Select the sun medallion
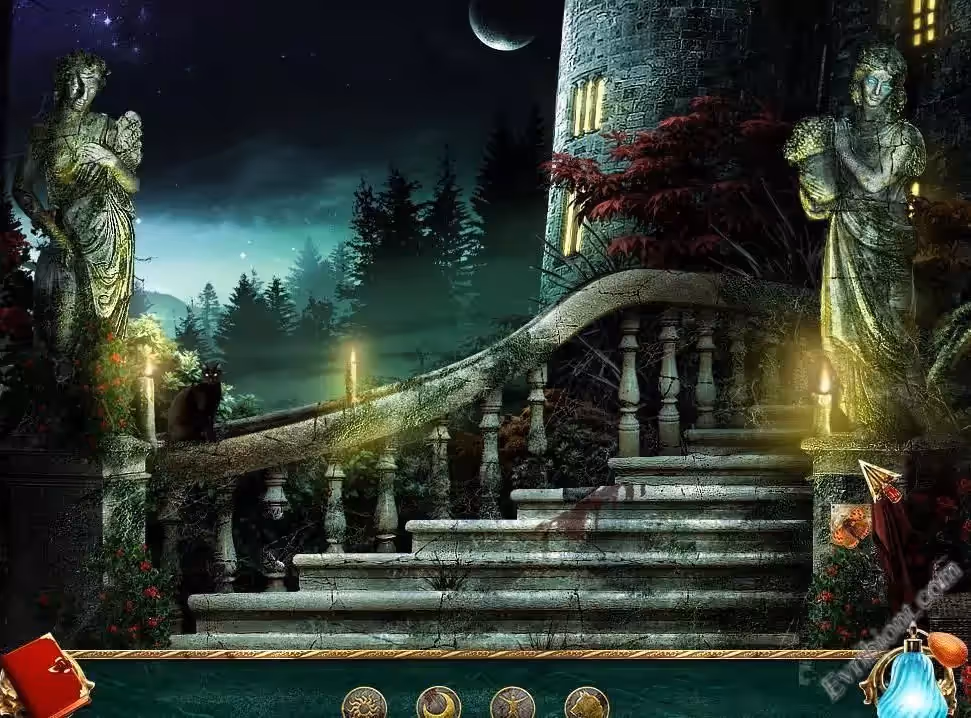The image size is (971, 718). point(364,703)
